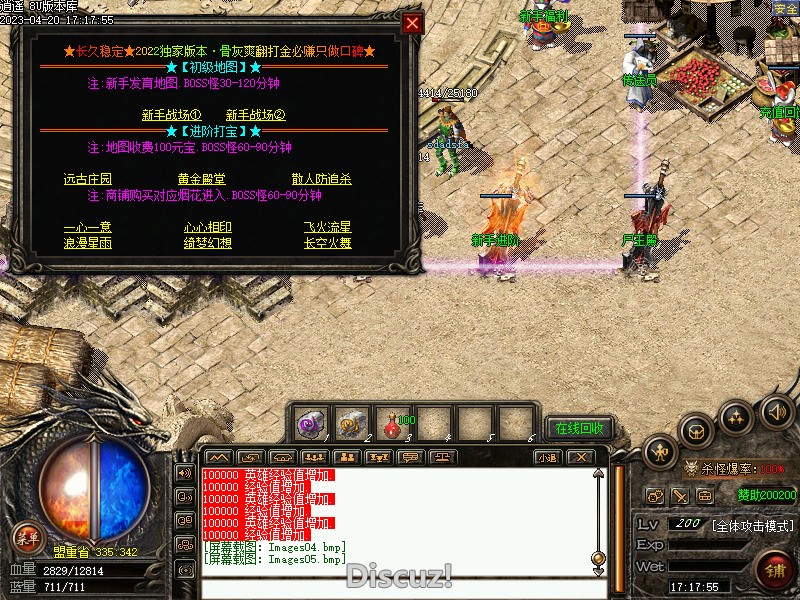800x600 pixels.
Task: Choose the 新手战场② link
Action: [256, 115]
